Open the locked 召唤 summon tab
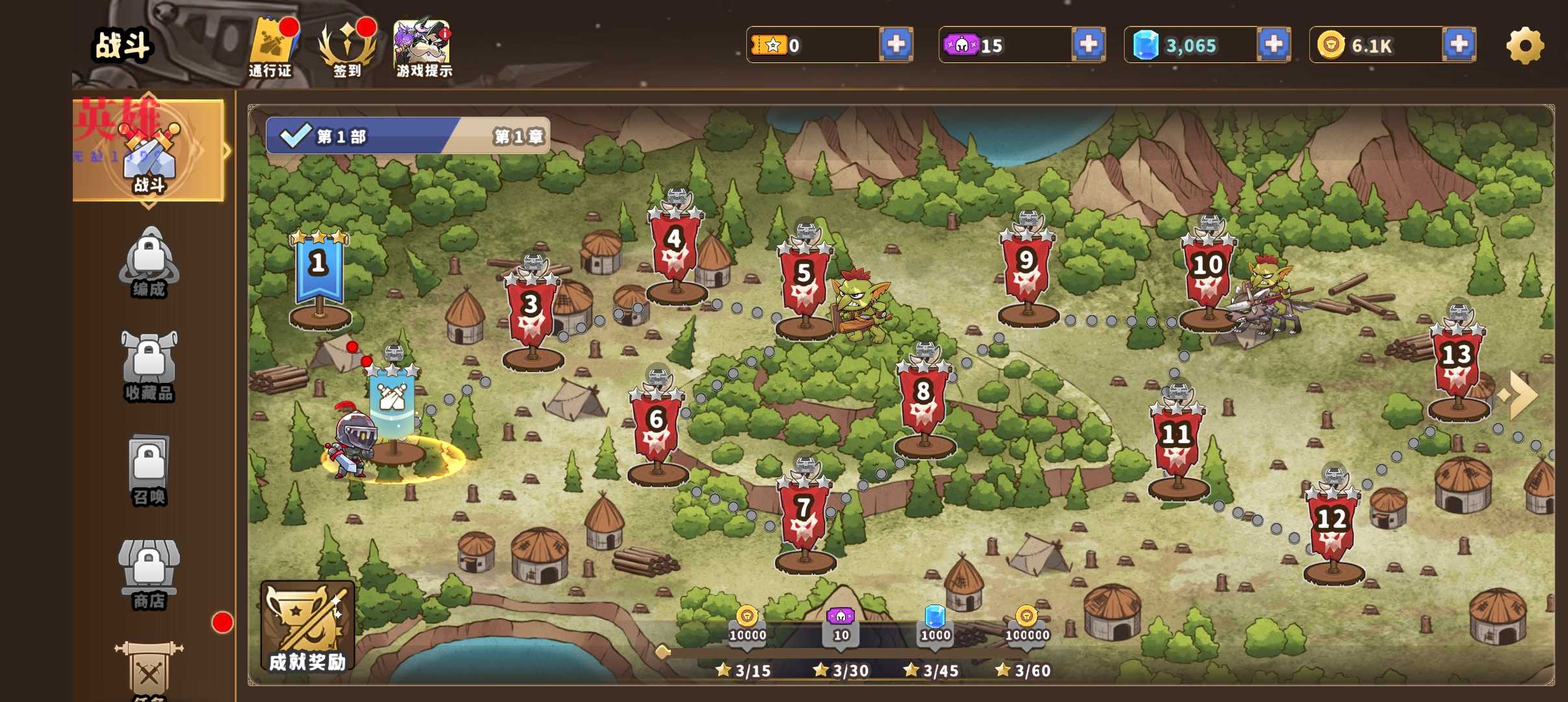The width and height of the screenshot is (1568, 702). tap(149, 471)
